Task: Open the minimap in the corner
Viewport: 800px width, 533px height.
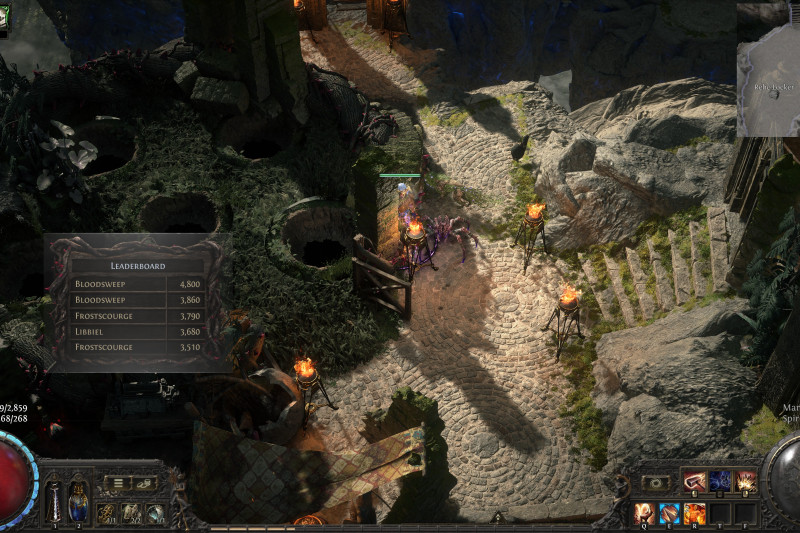Action: [768, 68]
